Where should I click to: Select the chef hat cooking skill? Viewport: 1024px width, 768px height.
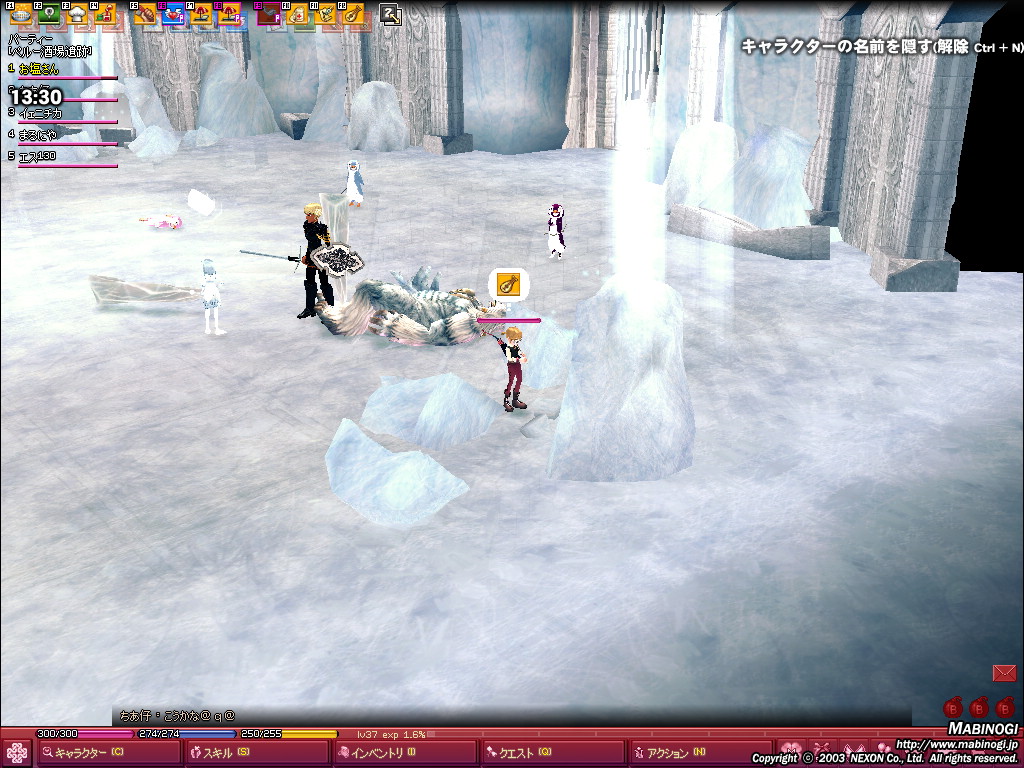(x=77, y=14)
